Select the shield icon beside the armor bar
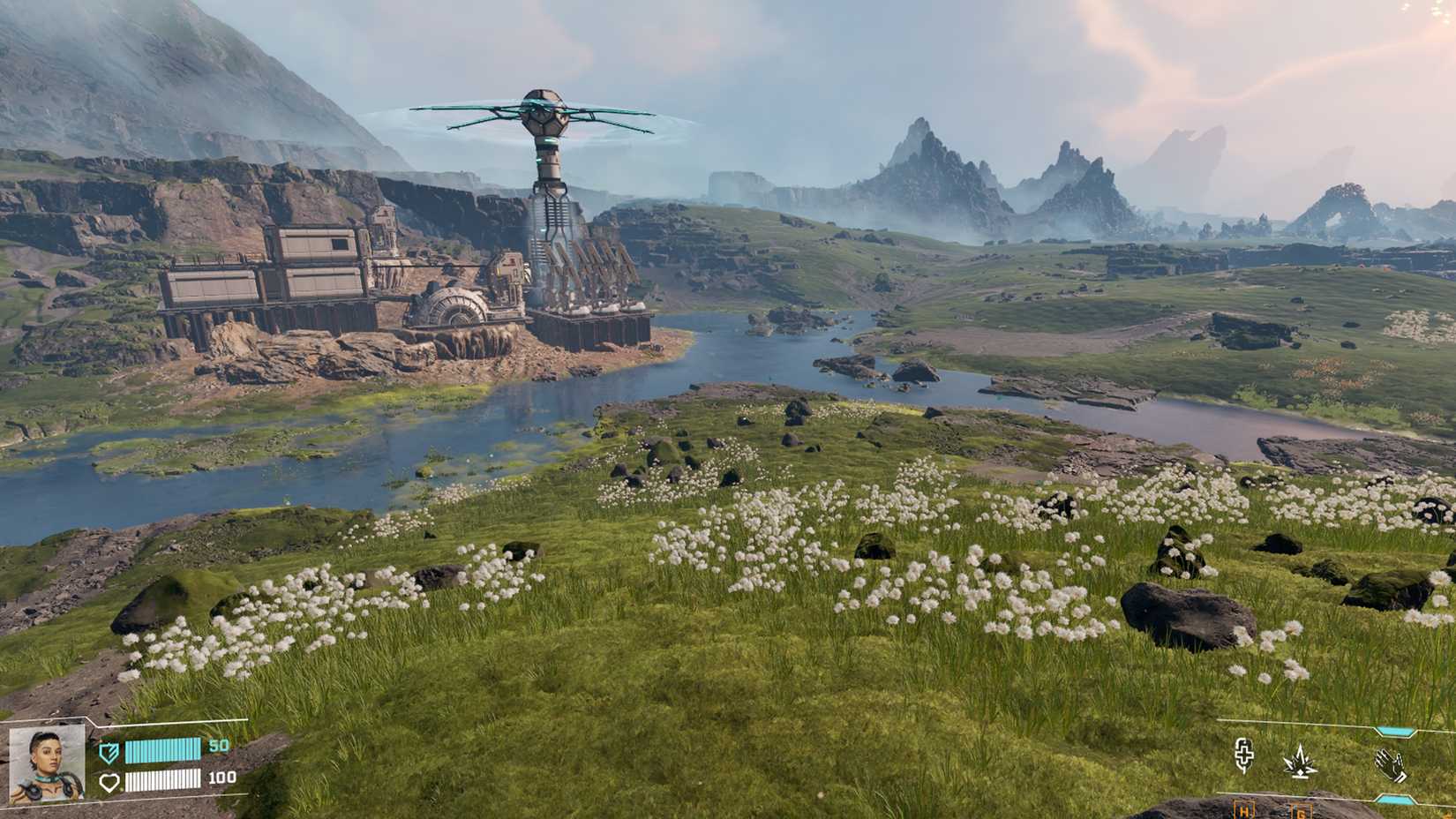This screenshot has width=1456, height=819. (x=108, y=753)
